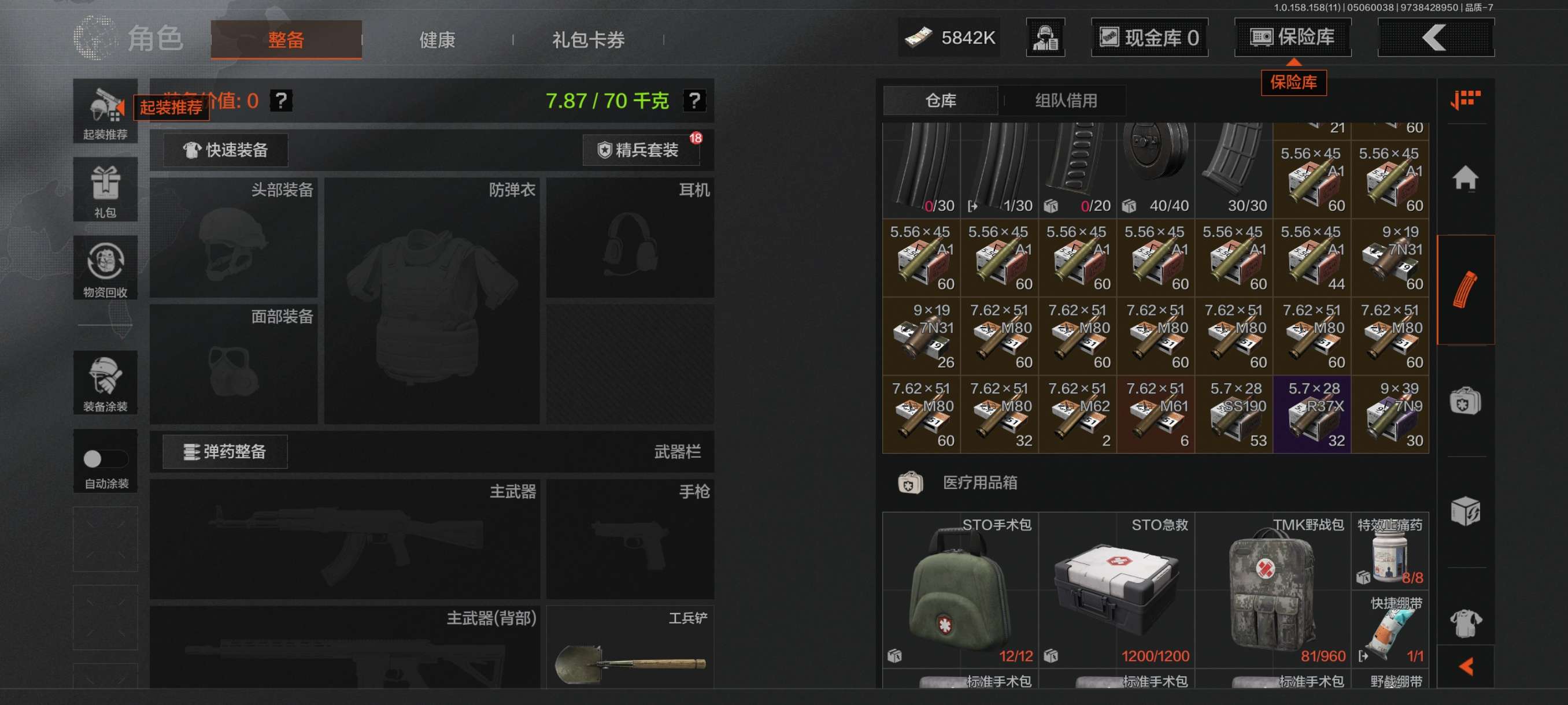Screen dimensions: 1568x705
Task: Open help for the carry weight
Action: pos(694,101)
